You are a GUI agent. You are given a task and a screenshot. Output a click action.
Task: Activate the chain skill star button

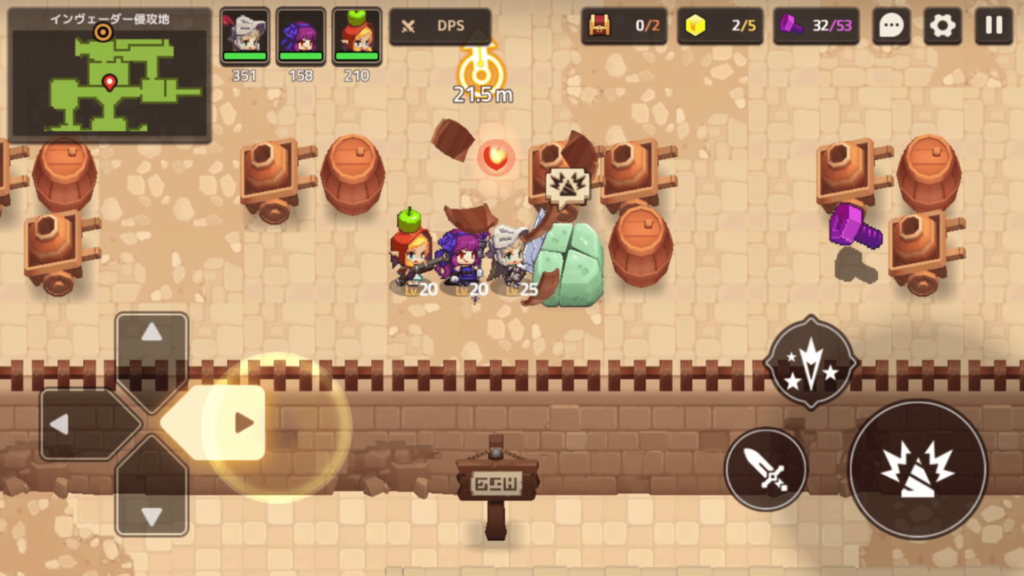pyautogui.click(x=810, y=362)
